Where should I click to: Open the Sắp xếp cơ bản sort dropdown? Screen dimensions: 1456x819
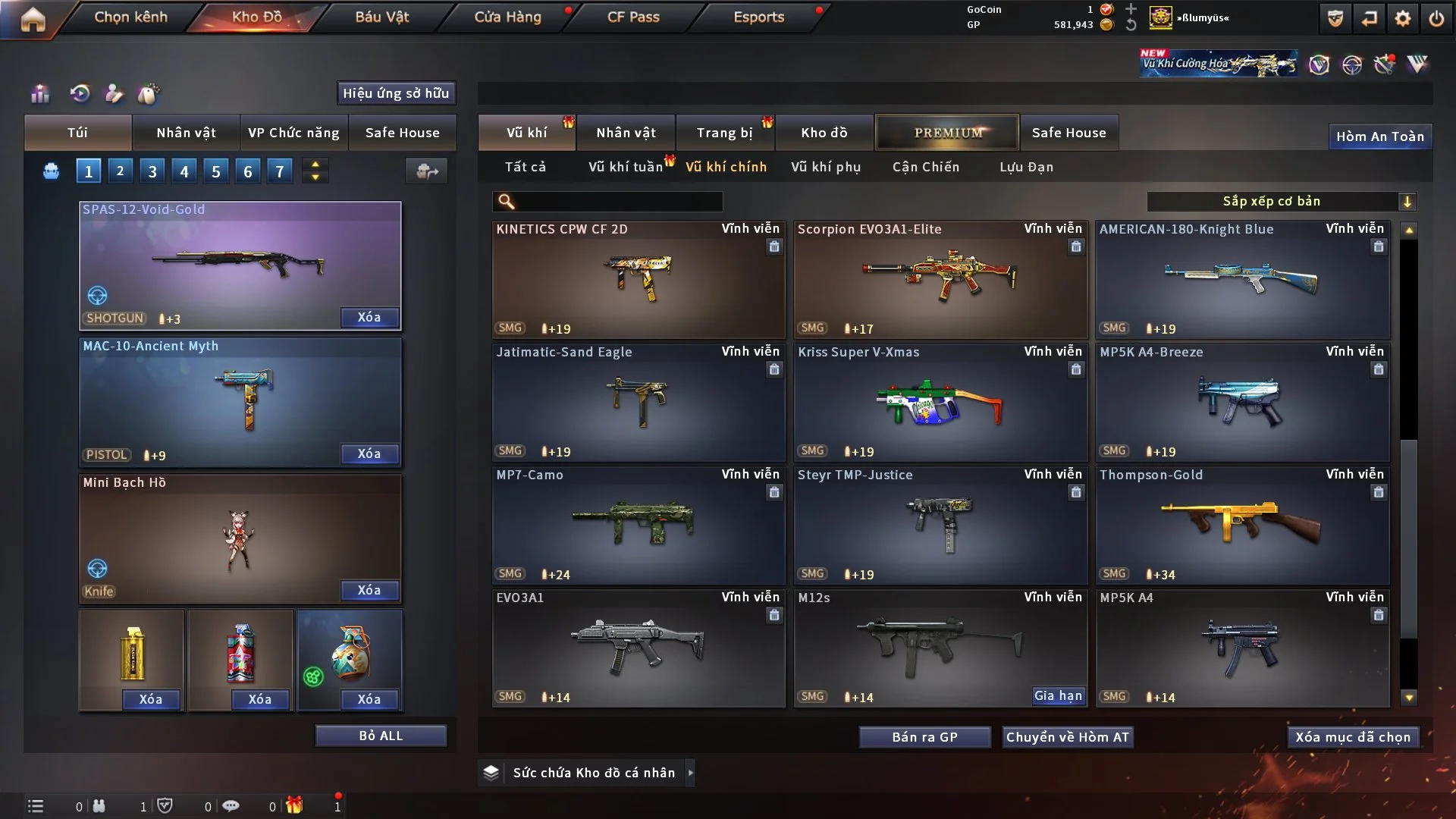1281,201
